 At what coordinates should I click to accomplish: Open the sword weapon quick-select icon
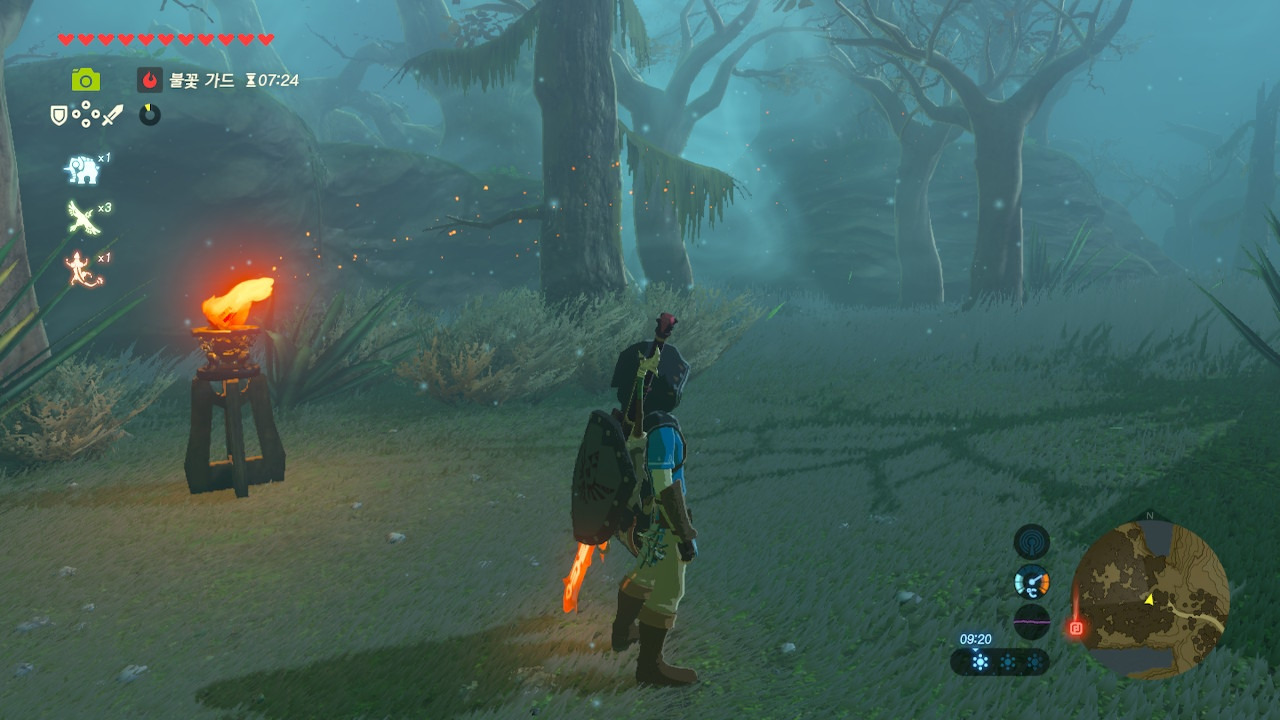point(112,115)
